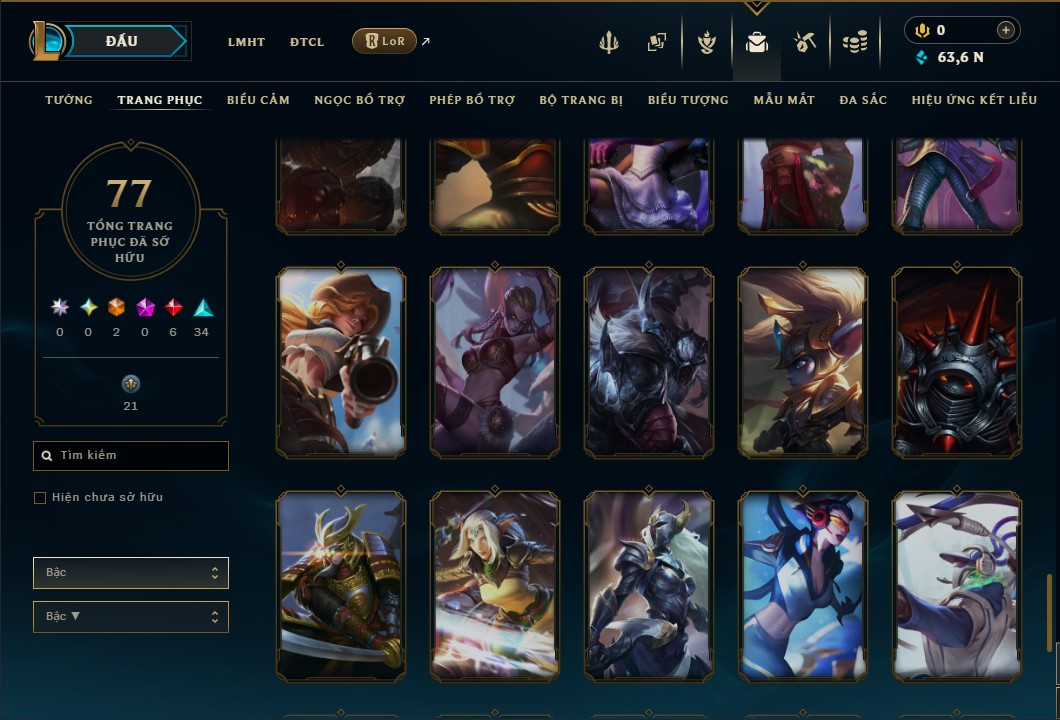
Task: Click the plus button to buy currency
Action: coord(1006,30)
